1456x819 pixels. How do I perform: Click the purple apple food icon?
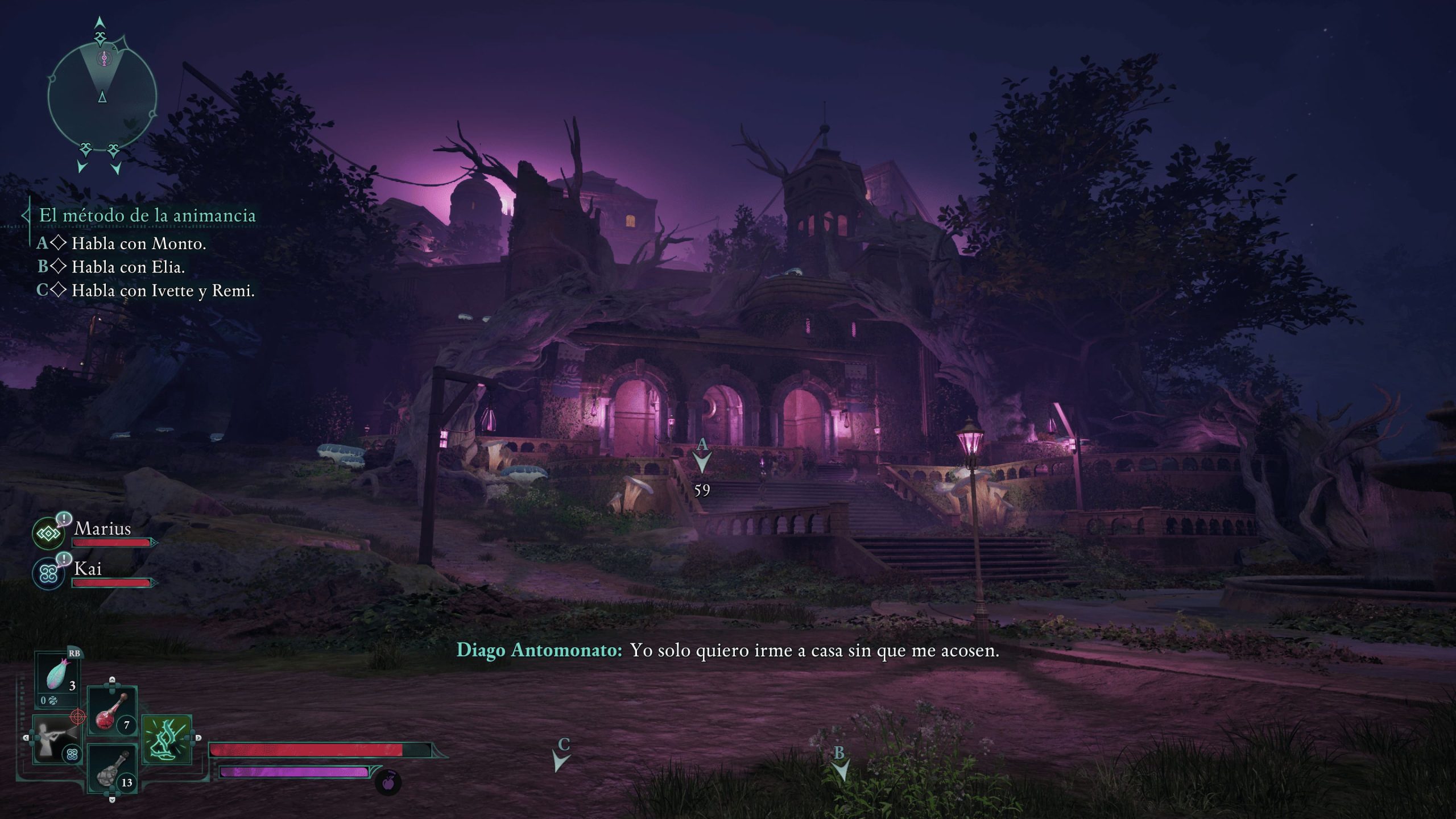[x=388, y=783]
